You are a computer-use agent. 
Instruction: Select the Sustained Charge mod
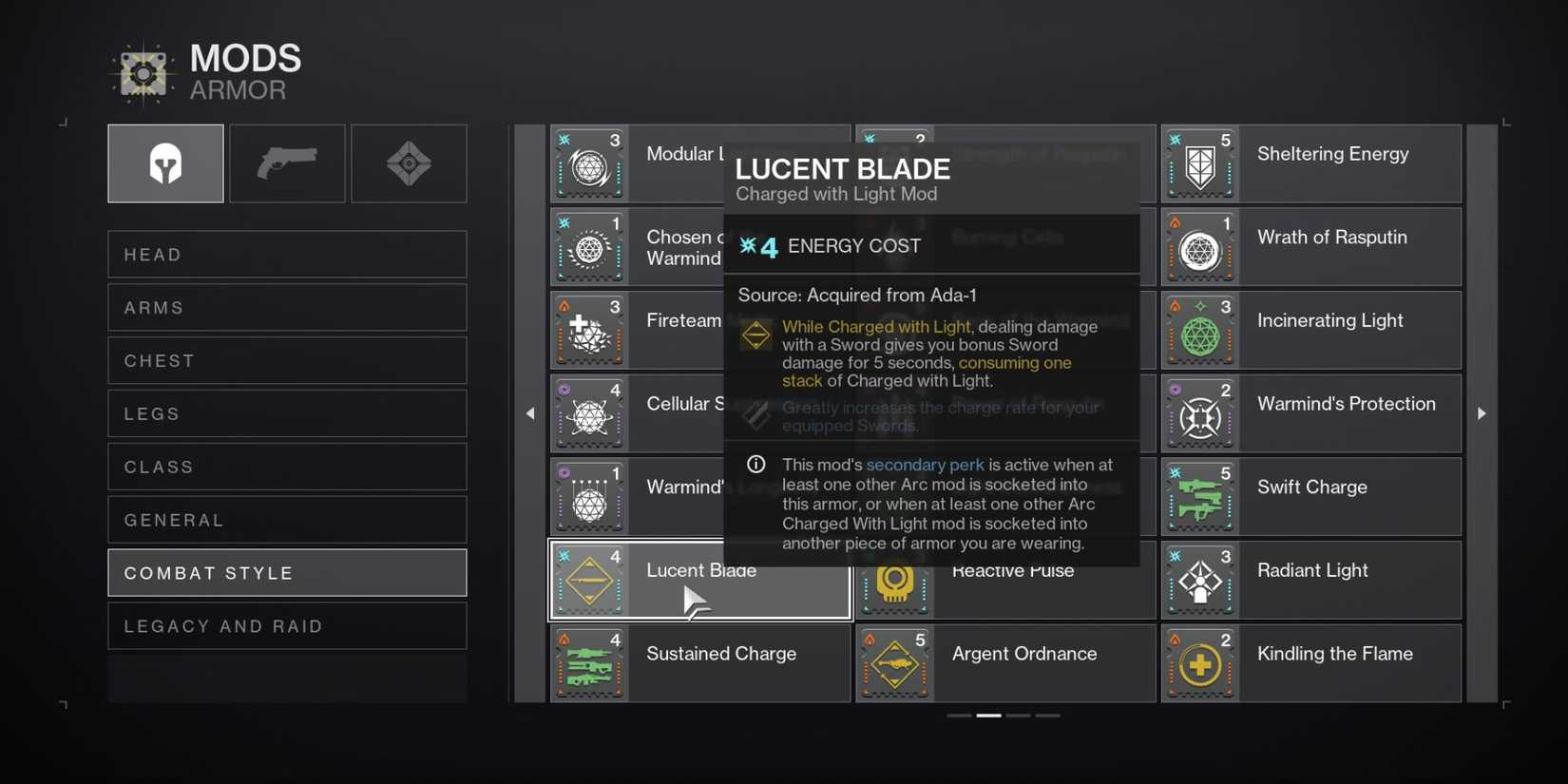700,662
